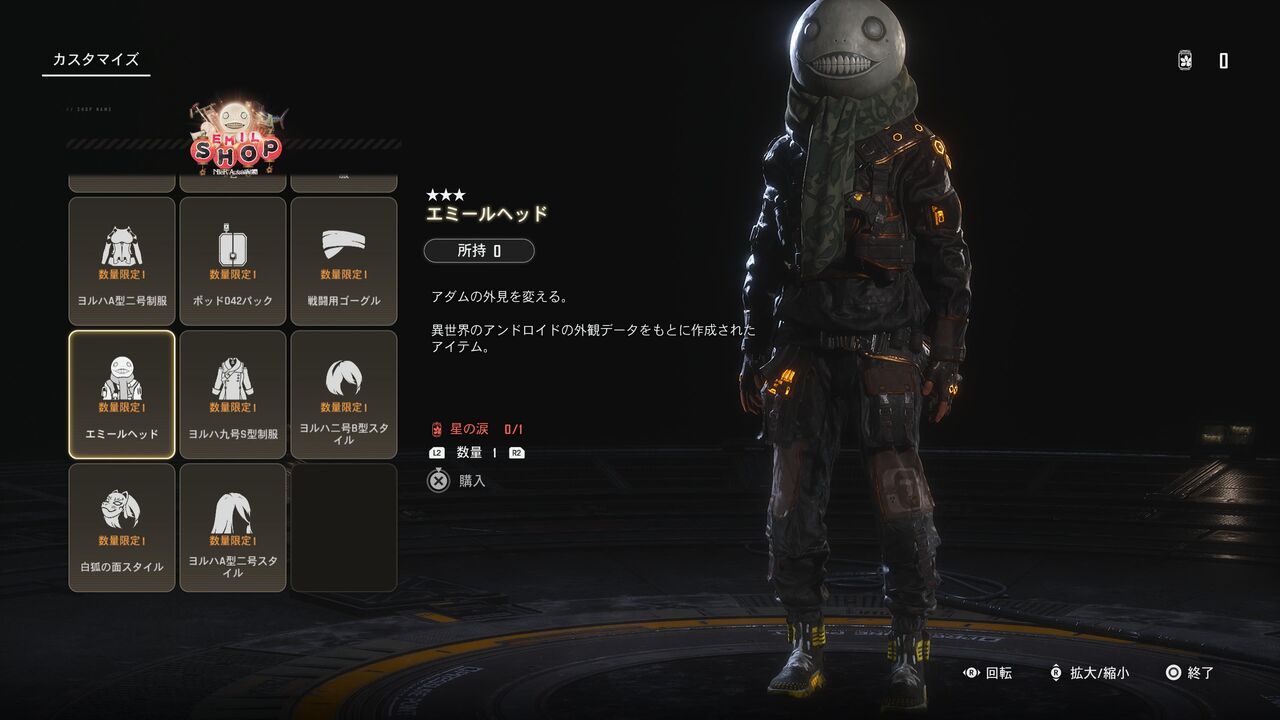The image size is (1280, 720).
Task: Select the エミールヘッド shop tile
Action: point(122,394)
